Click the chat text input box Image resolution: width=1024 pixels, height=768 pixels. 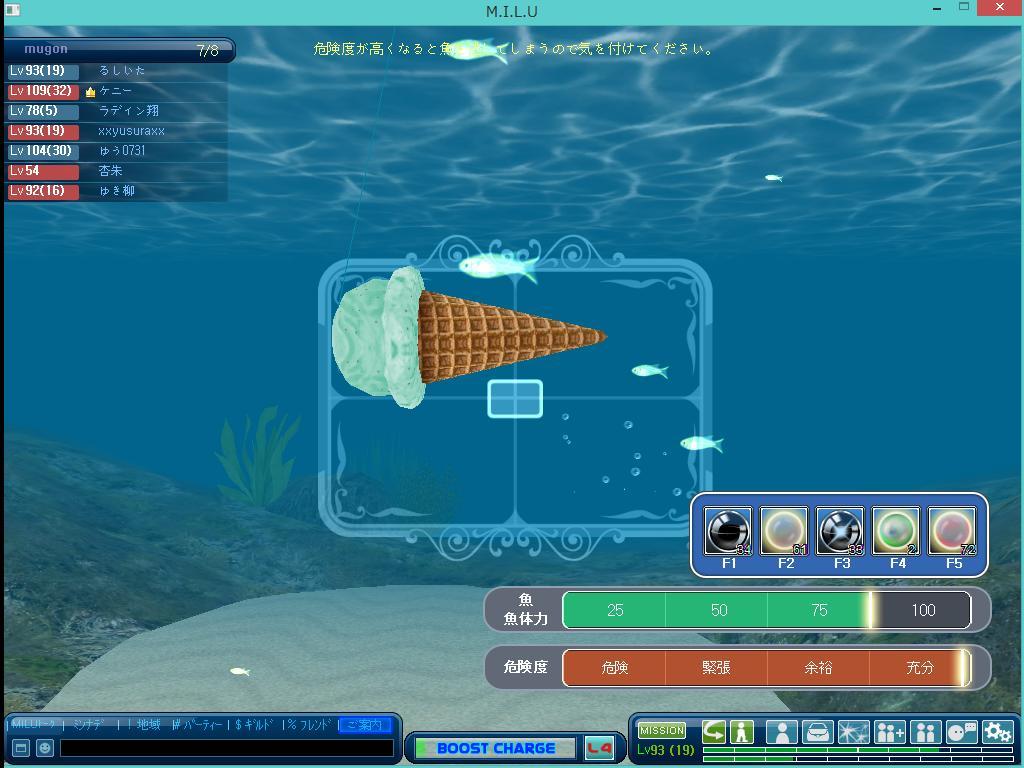226,747
